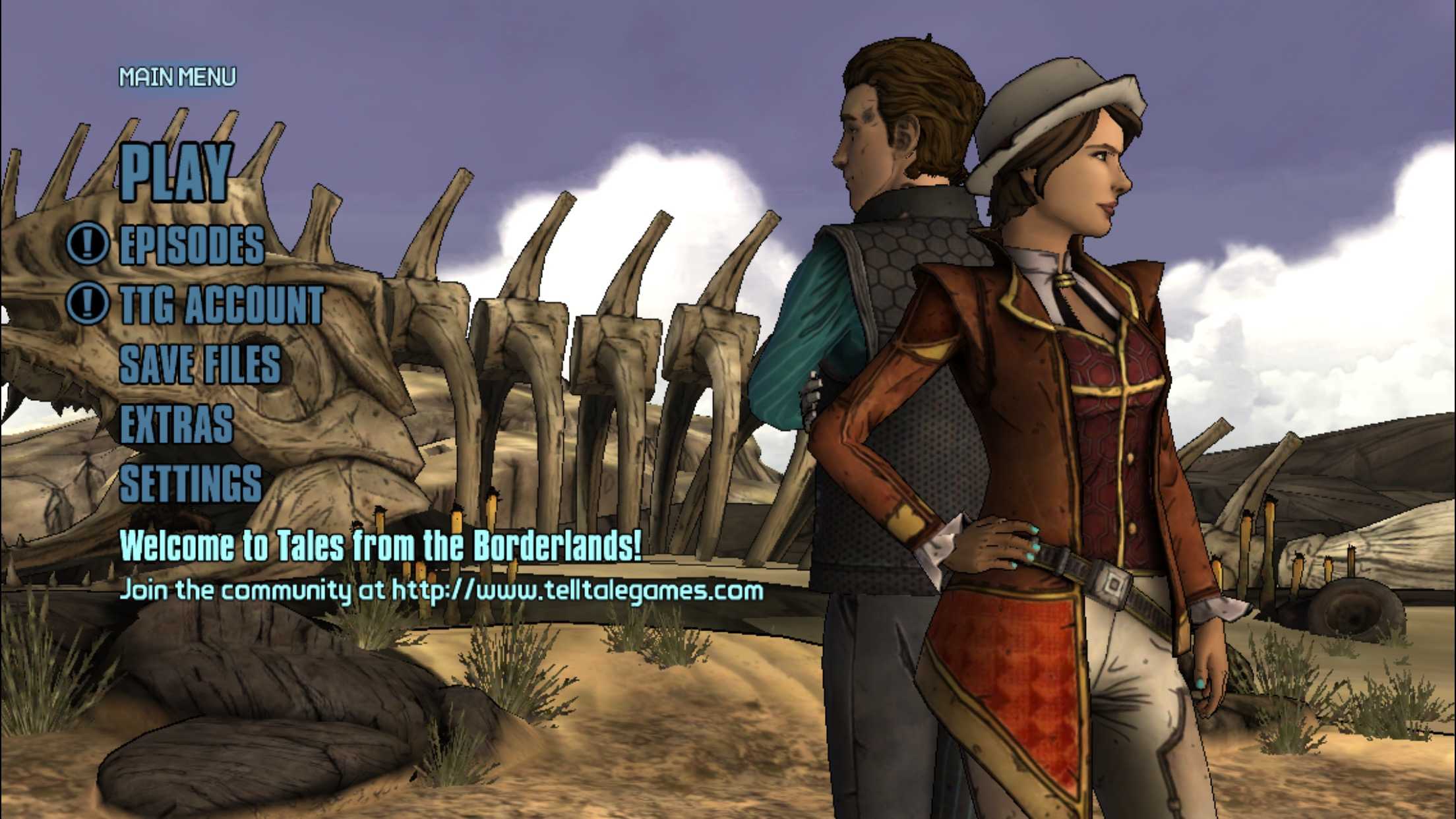1456x819 pixels.
Task: Open the Extras menu
Action: 177,424
